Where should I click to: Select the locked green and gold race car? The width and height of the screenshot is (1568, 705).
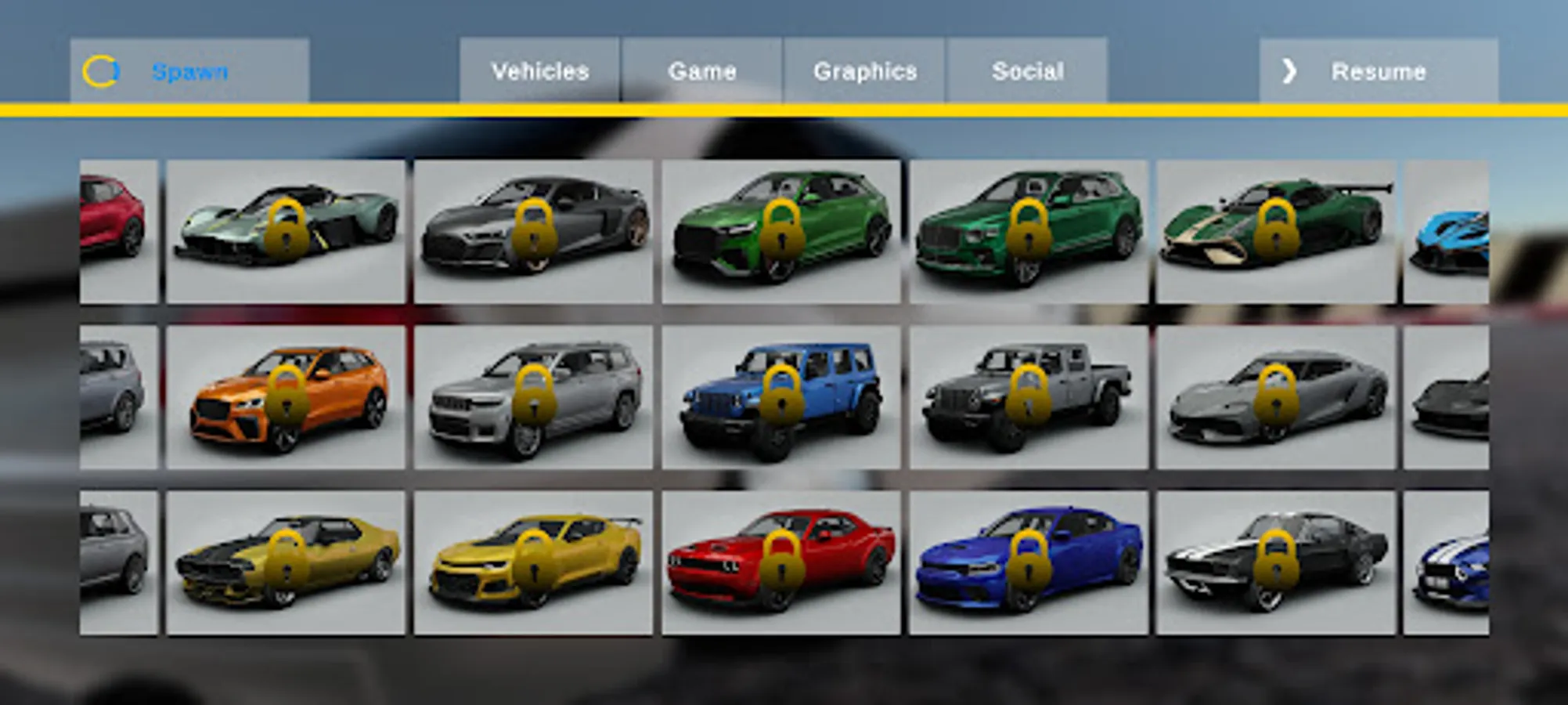pos(1275,232)
